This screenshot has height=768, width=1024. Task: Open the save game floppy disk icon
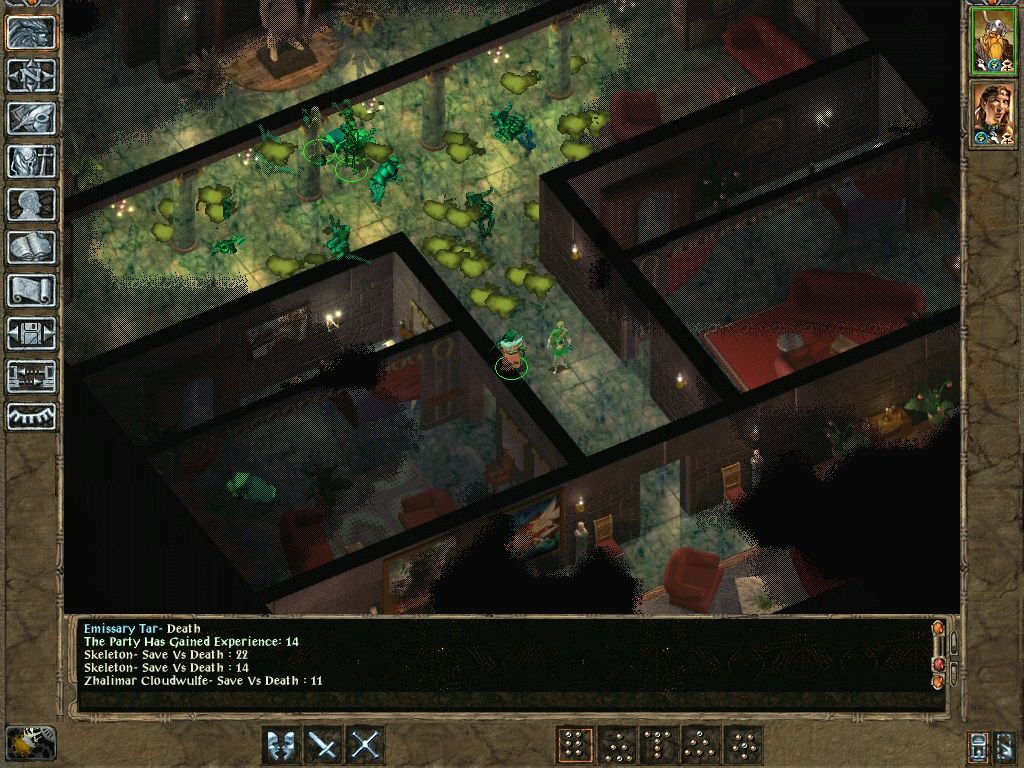[31, 333]
